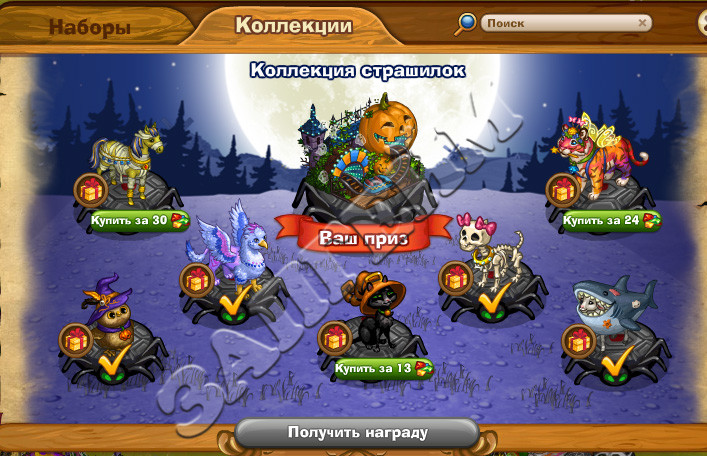Click the gift icon beside the skeleton dog
Image resolution: width=707 pixels, height=456 pixels.
(x=456, y=279)
